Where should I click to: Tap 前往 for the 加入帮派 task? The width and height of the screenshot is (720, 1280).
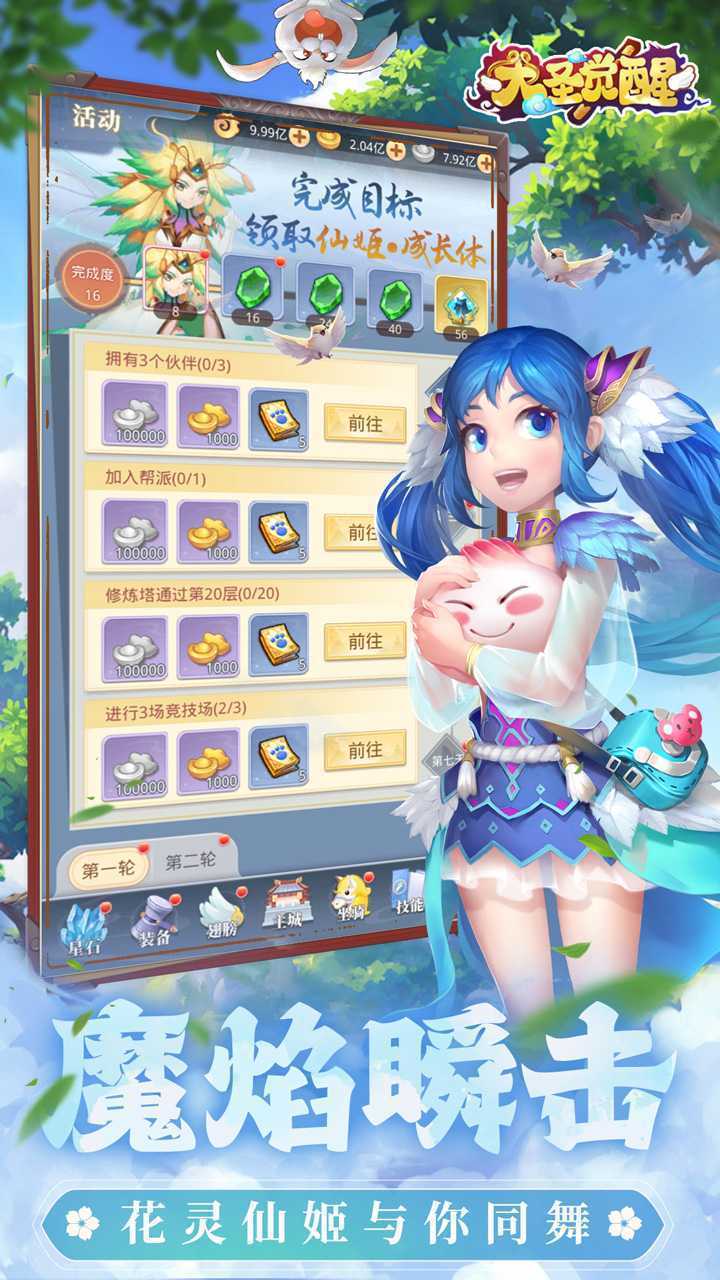(361, 532)
